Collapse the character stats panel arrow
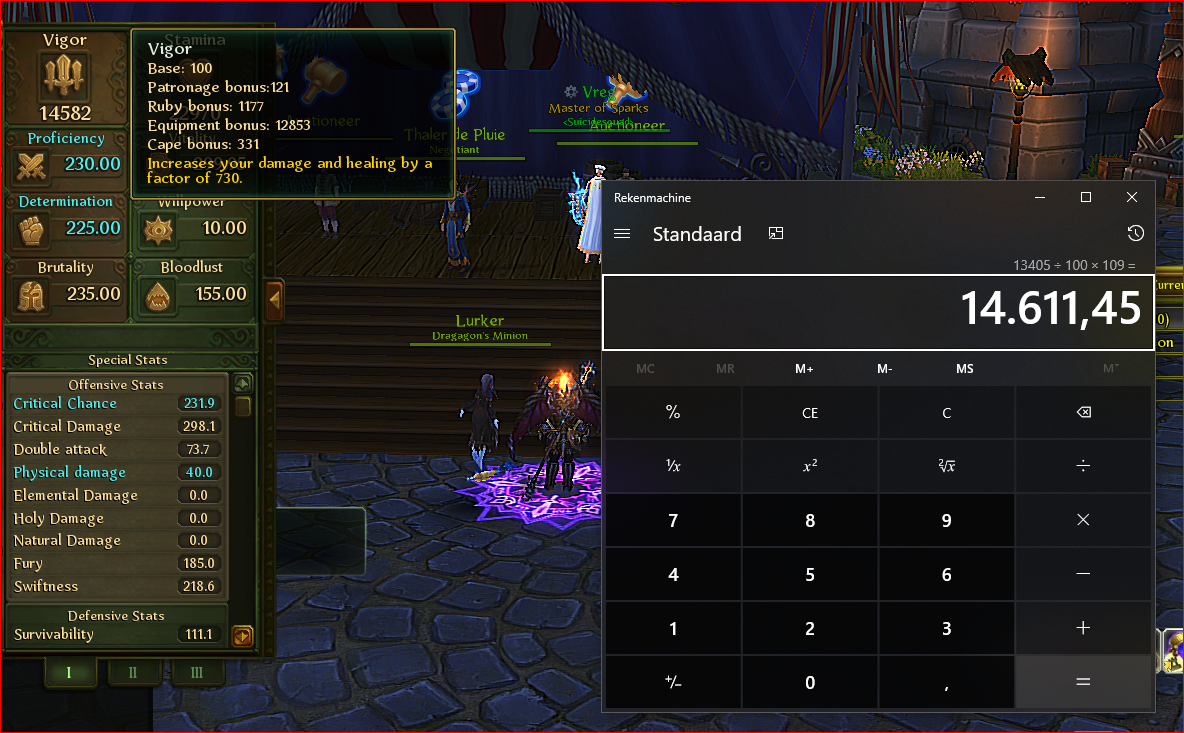Screen dimensions: 1184x733 (274, 298)
